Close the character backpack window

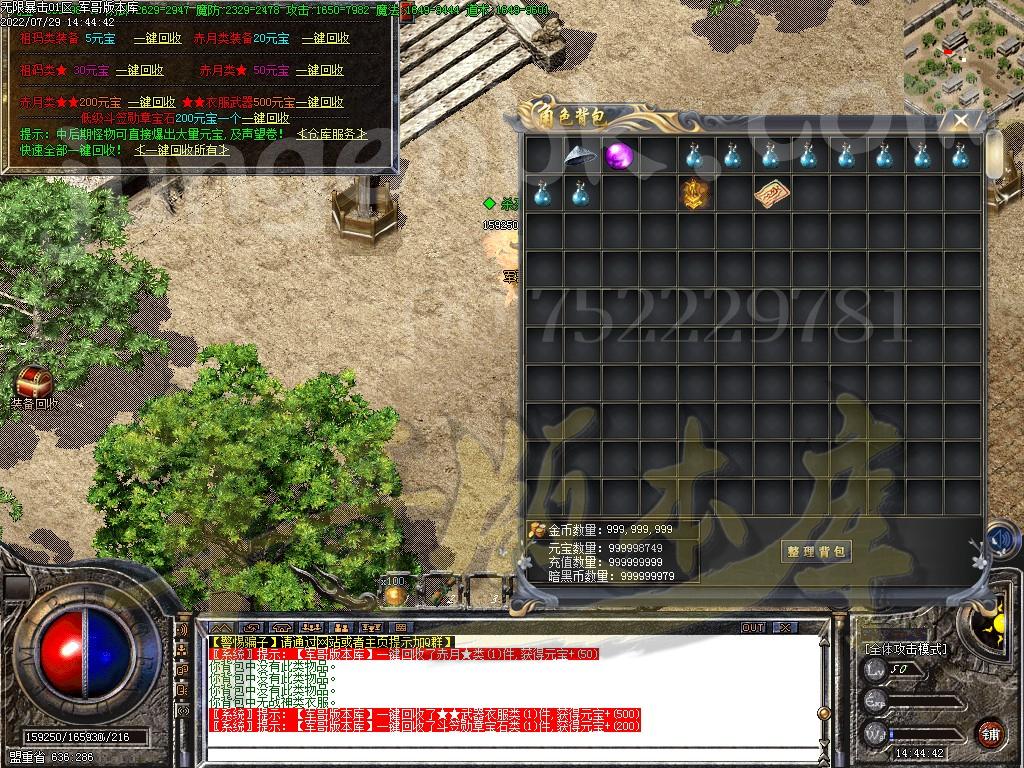click(x=961, y=121)
